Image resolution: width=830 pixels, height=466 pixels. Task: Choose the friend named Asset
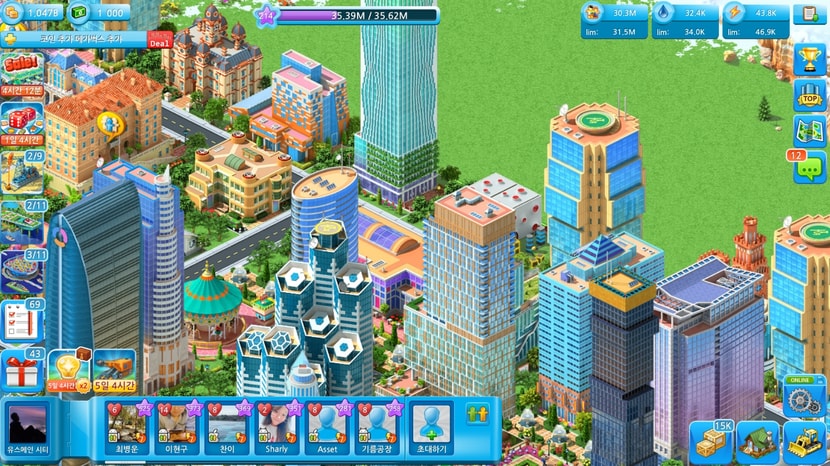click(x=327, y=427)
